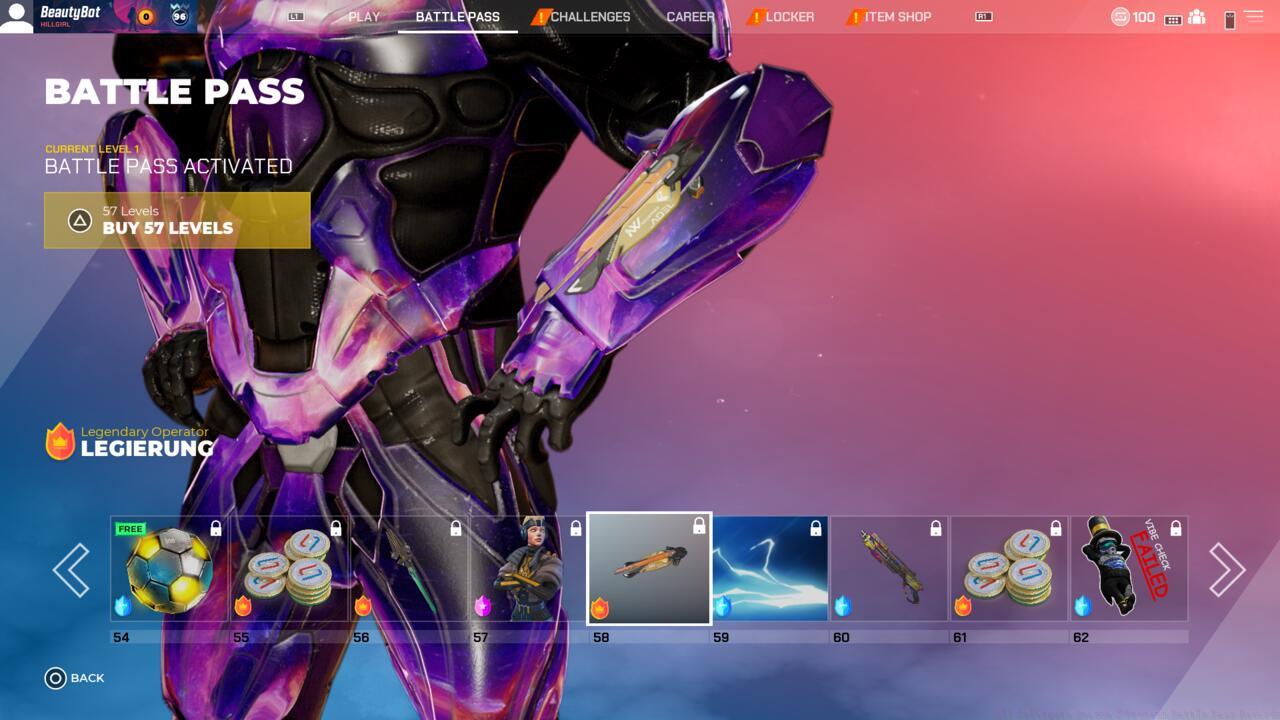Screen dimensions: 1280x720
Task: Pick the level 57 character skin reward
Action: (x=529, y=569)
